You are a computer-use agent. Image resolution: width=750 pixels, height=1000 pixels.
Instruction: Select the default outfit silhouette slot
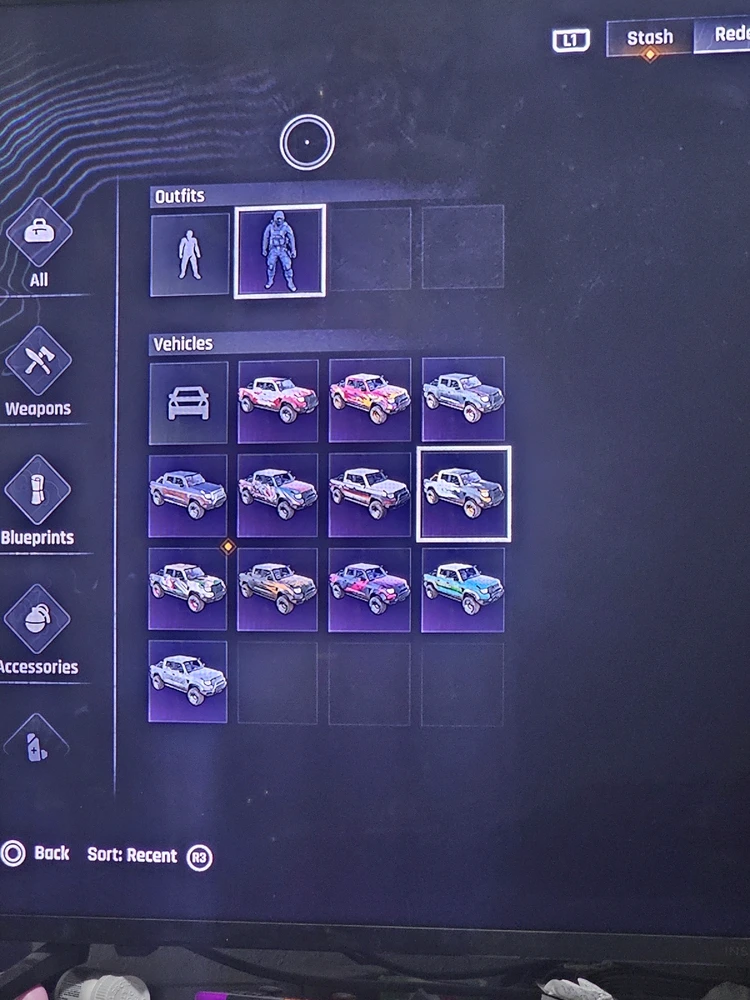coord(189,254)
